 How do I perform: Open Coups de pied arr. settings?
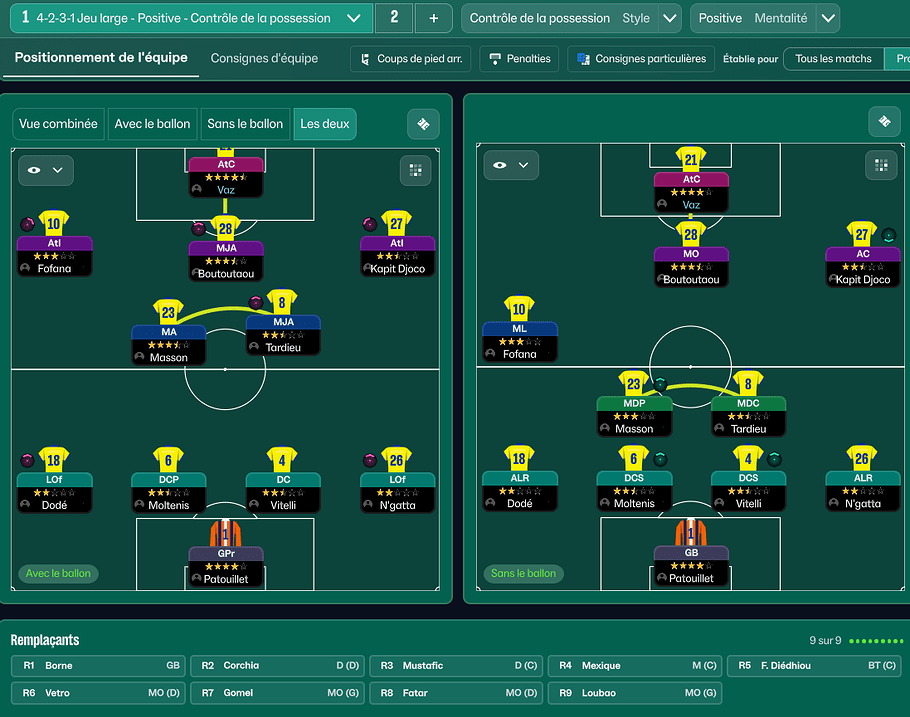(x=411, y=59)
